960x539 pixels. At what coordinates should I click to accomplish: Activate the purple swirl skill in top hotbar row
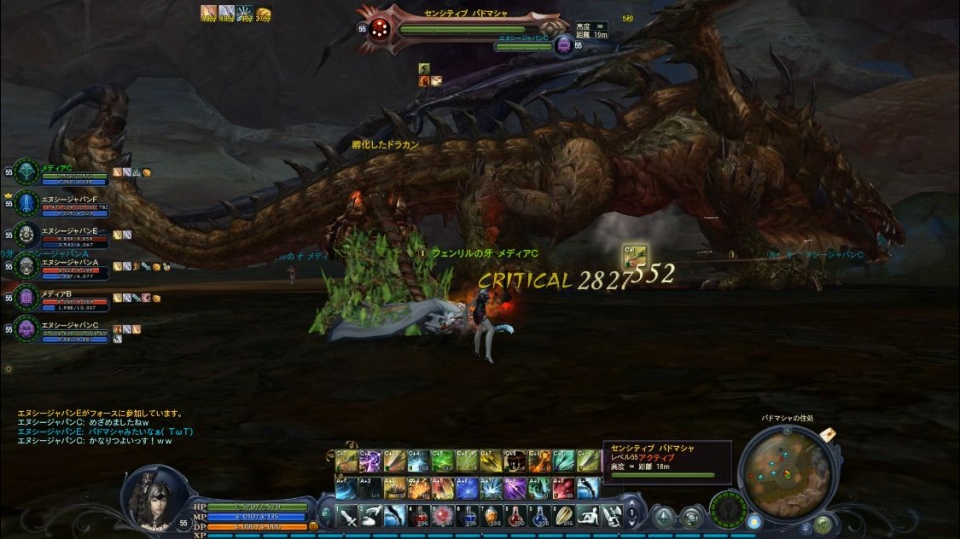coord(370,461)
